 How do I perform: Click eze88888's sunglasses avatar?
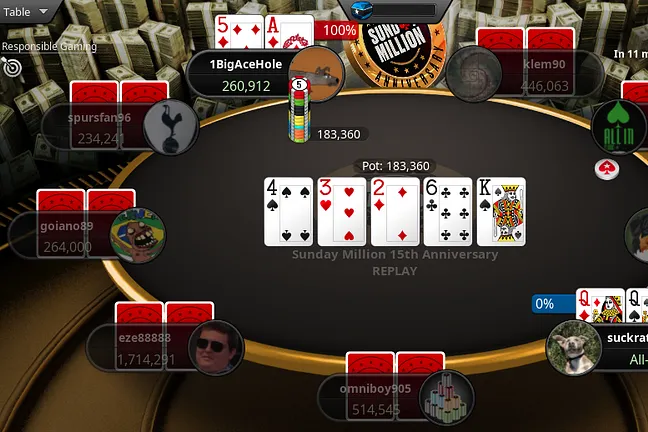(x=215, y=348)
